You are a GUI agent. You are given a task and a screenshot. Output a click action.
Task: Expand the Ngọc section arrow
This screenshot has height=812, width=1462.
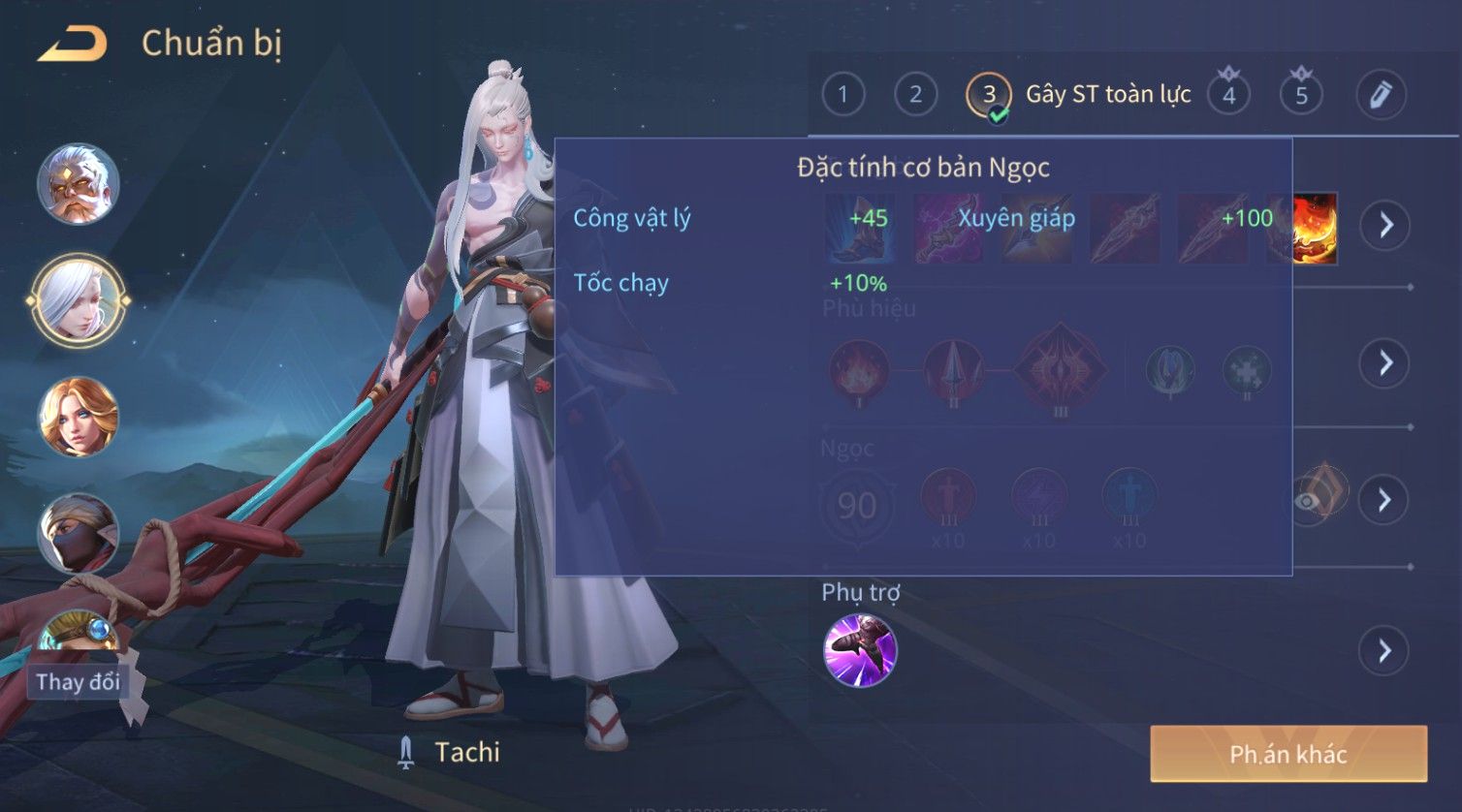[1384, 500]
